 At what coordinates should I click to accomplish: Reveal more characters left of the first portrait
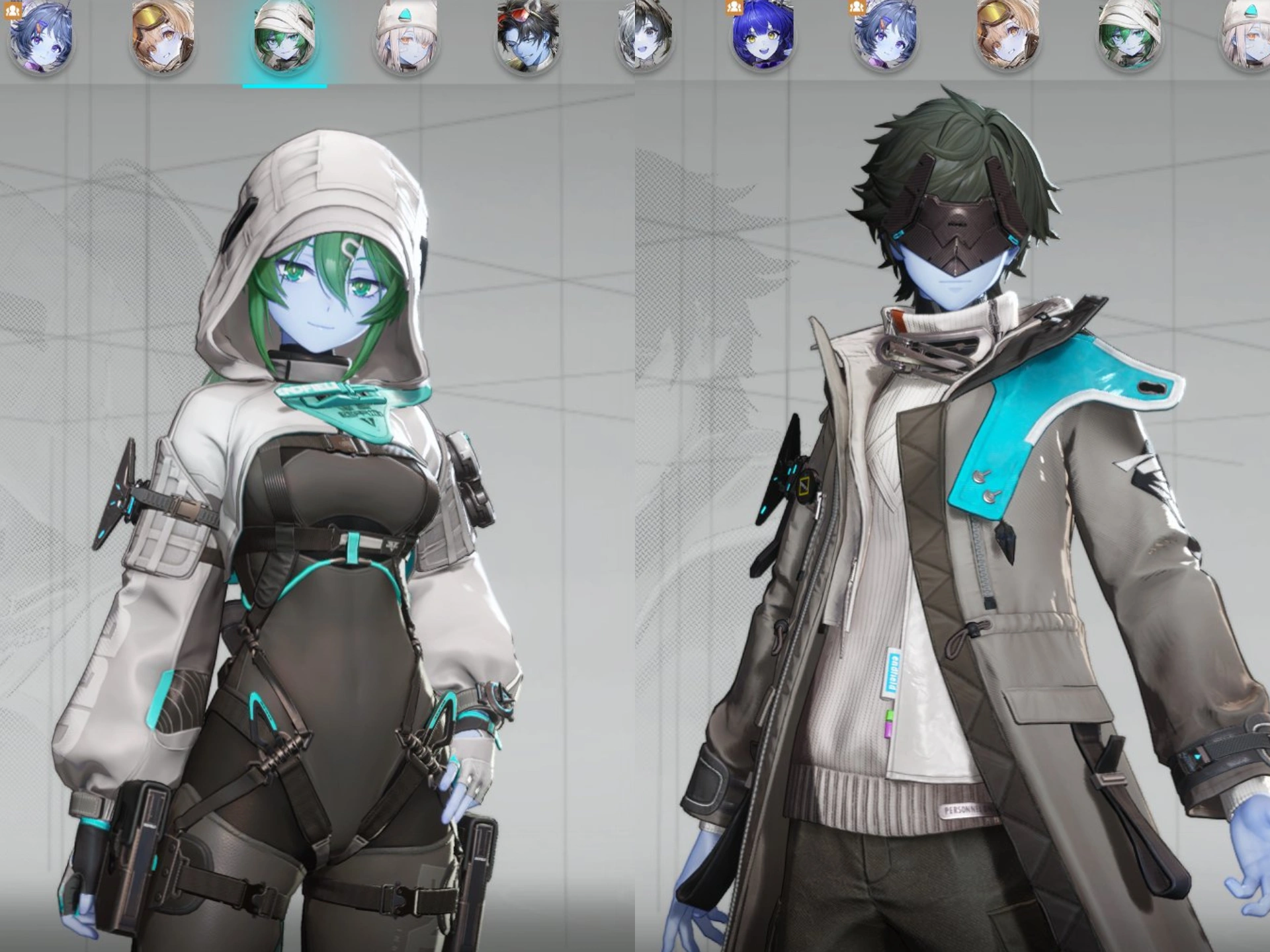[3, 40]
